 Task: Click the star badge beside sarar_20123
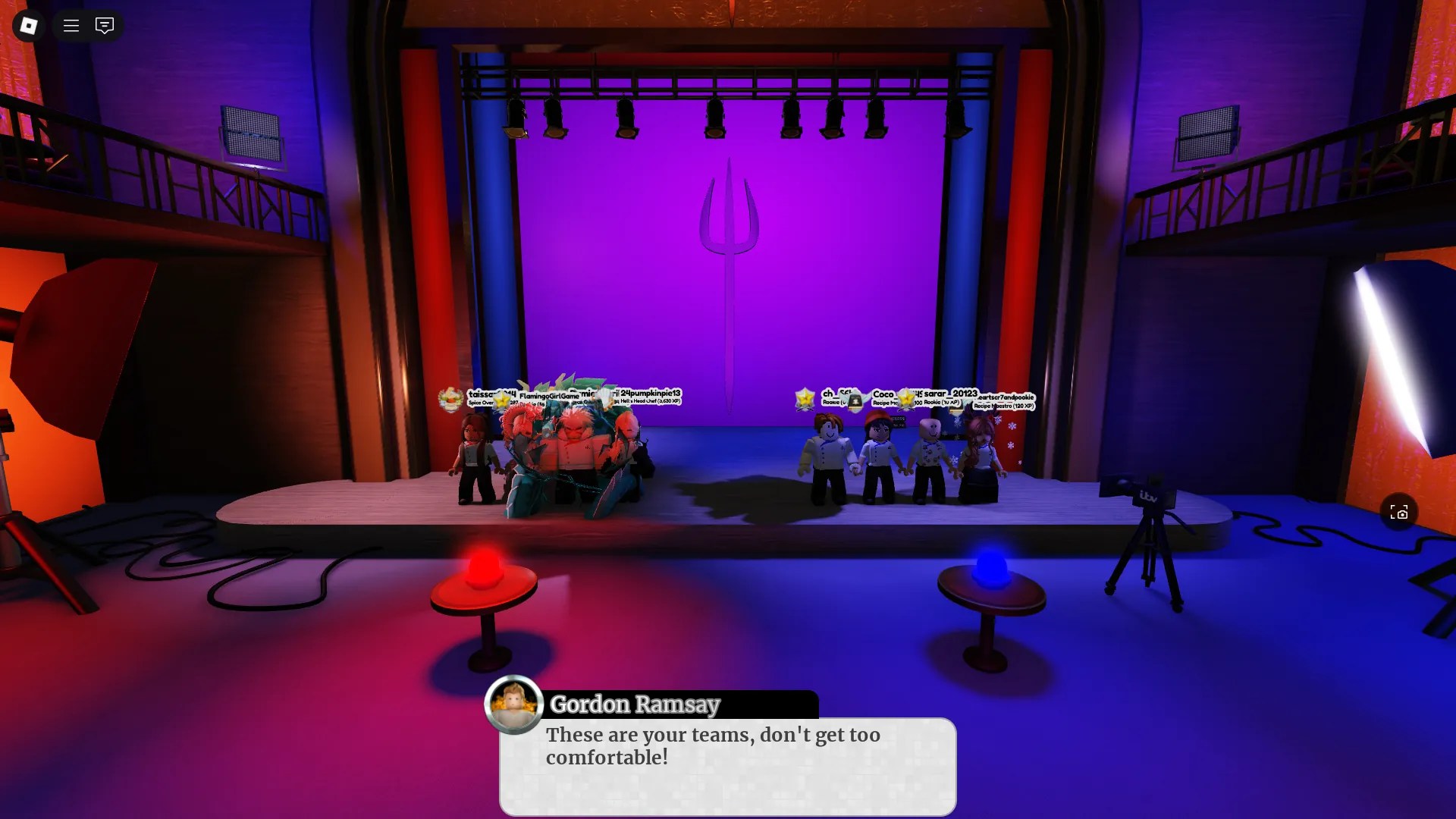click(907, 400)
